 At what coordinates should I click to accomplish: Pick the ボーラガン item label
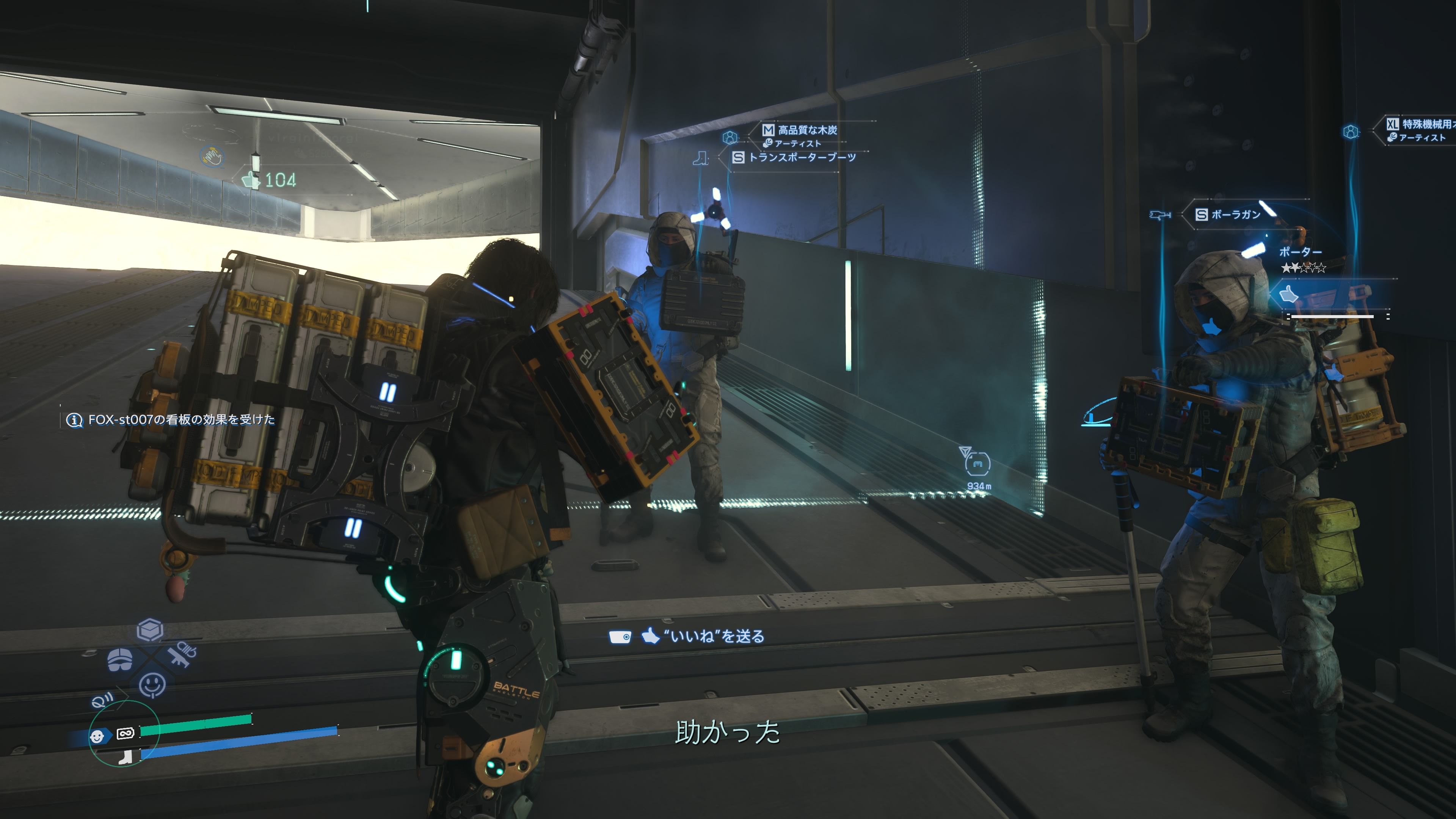1235,214
